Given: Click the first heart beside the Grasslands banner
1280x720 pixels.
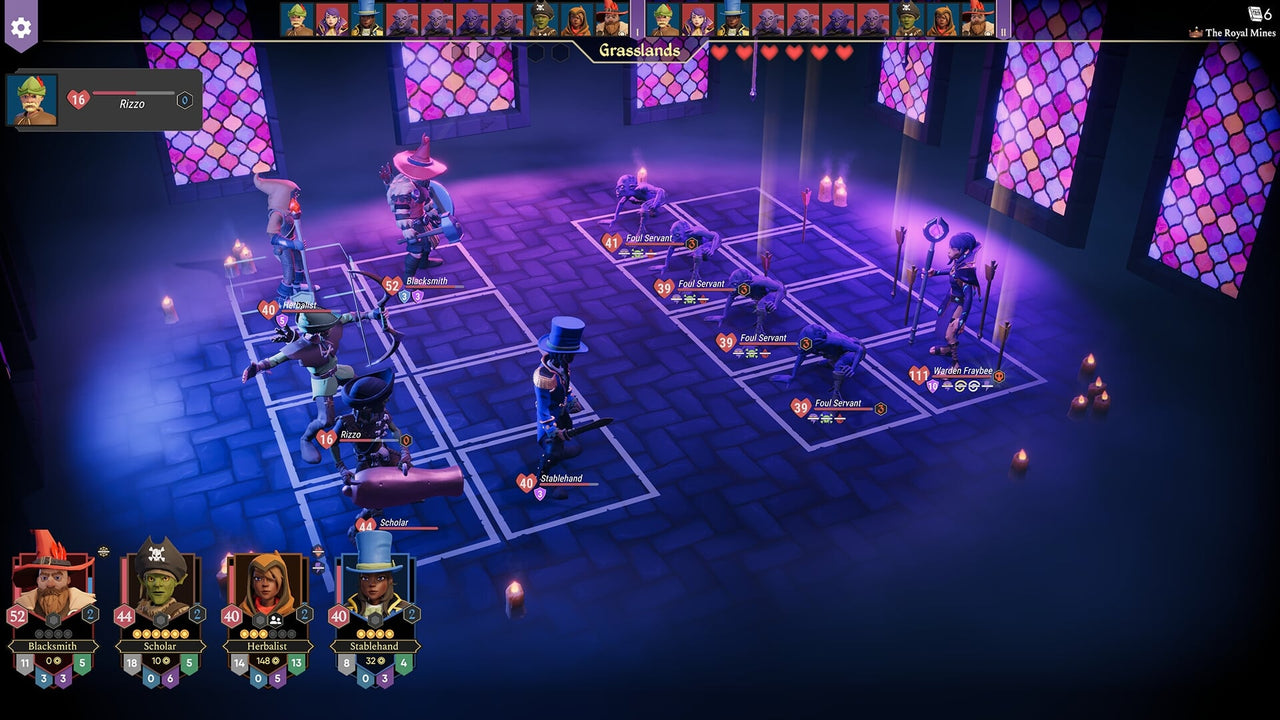Looking at the screenshot, I should [720, 51].
